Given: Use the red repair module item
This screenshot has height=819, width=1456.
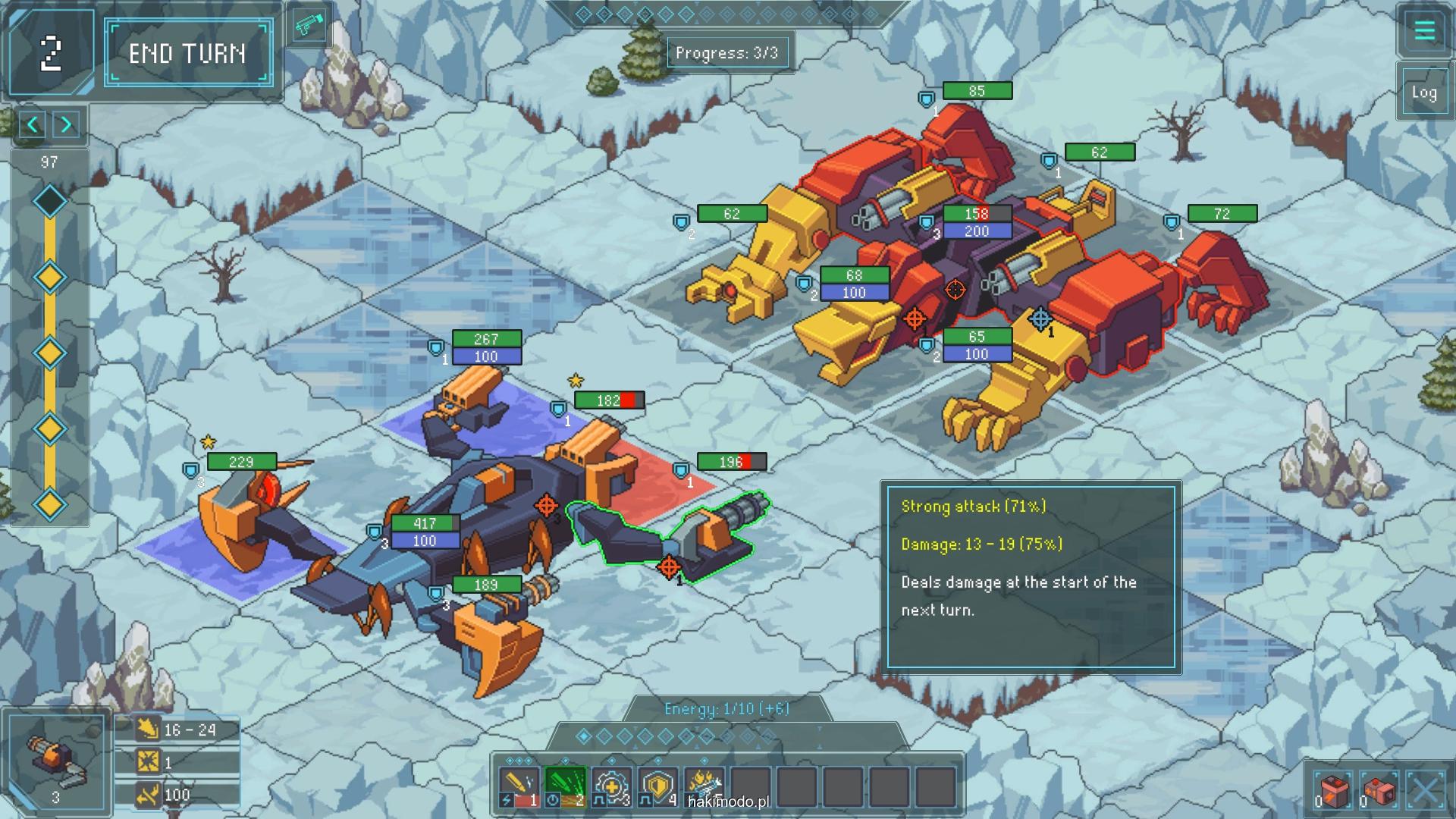Looking at the screenshot, I should [x=1379, y=791].
